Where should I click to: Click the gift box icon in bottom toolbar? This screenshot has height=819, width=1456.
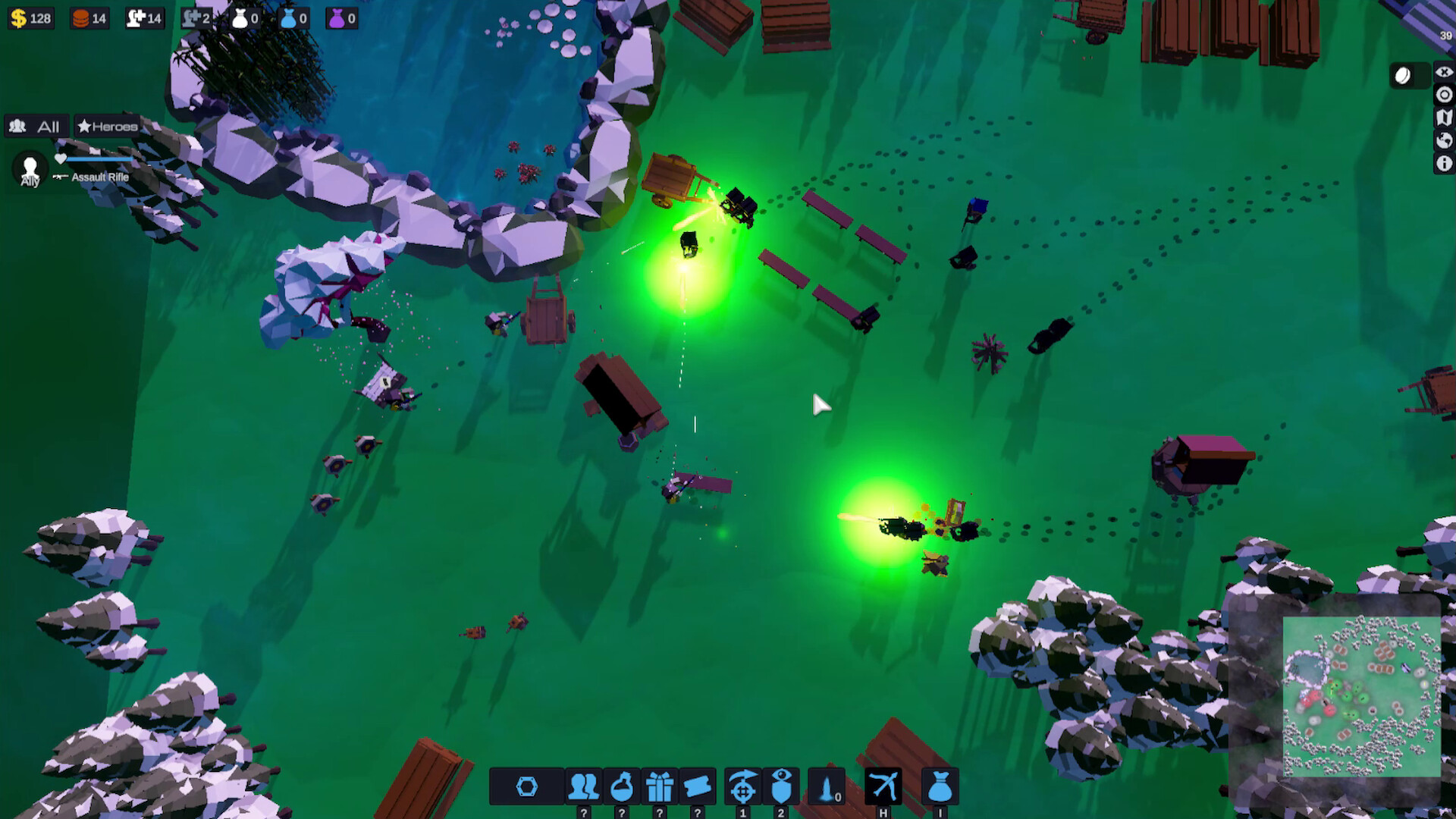(660, 786)
